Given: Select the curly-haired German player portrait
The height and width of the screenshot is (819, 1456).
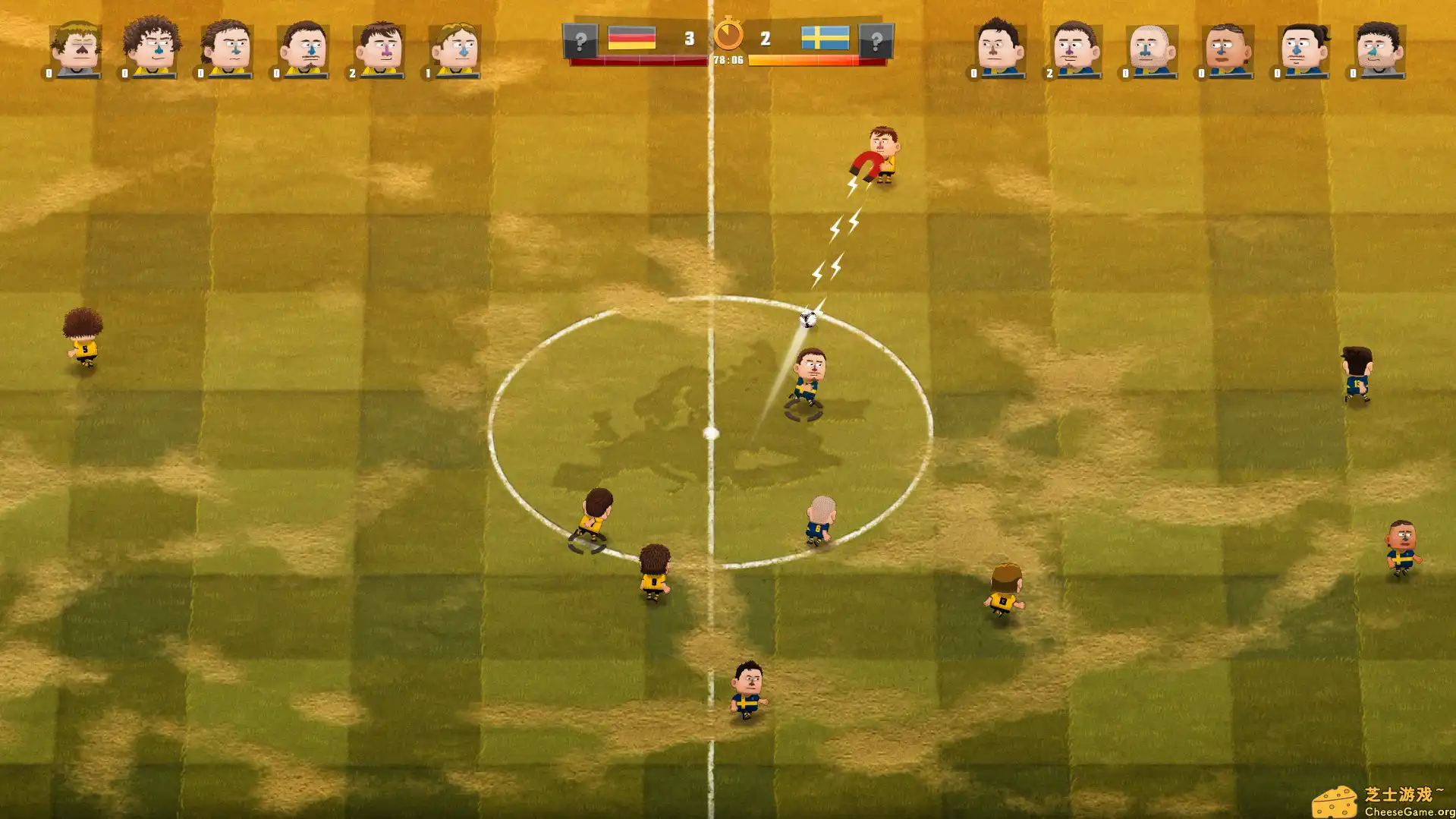Looking at the screenshot, I should (151, 46).
